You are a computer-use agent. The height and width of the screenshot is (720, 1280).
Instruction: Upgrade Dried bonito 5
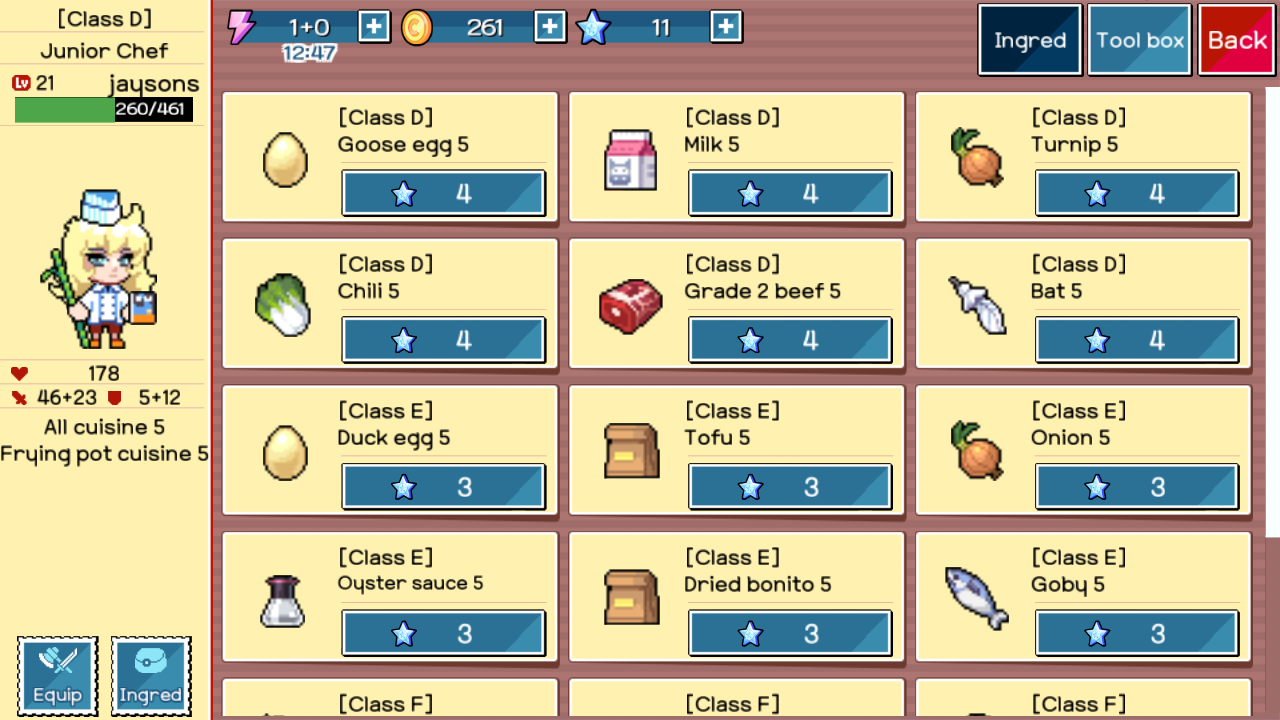pos(790,633)
